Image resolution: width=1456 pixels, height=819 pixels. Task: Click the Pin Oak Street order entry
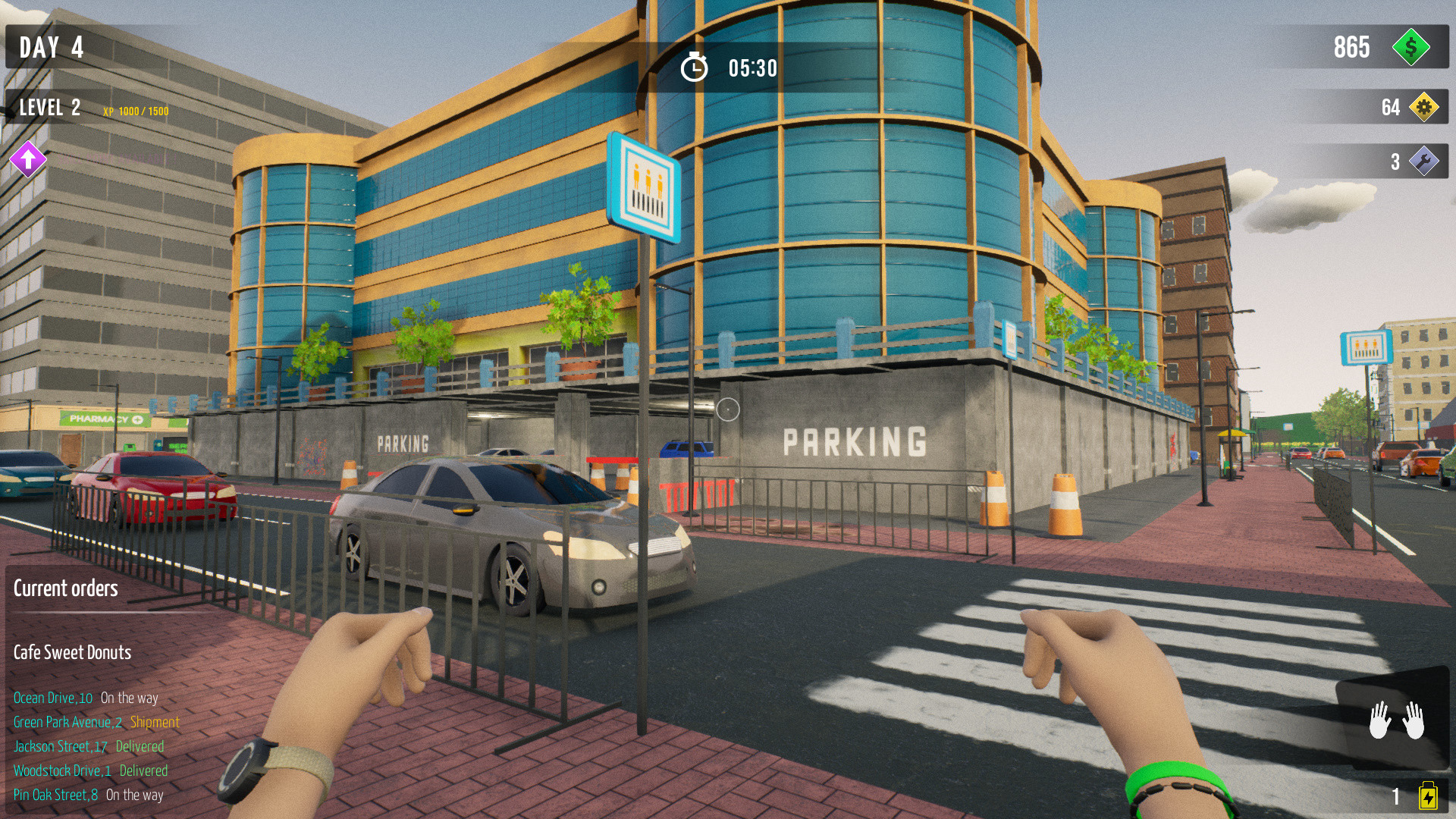89,795
